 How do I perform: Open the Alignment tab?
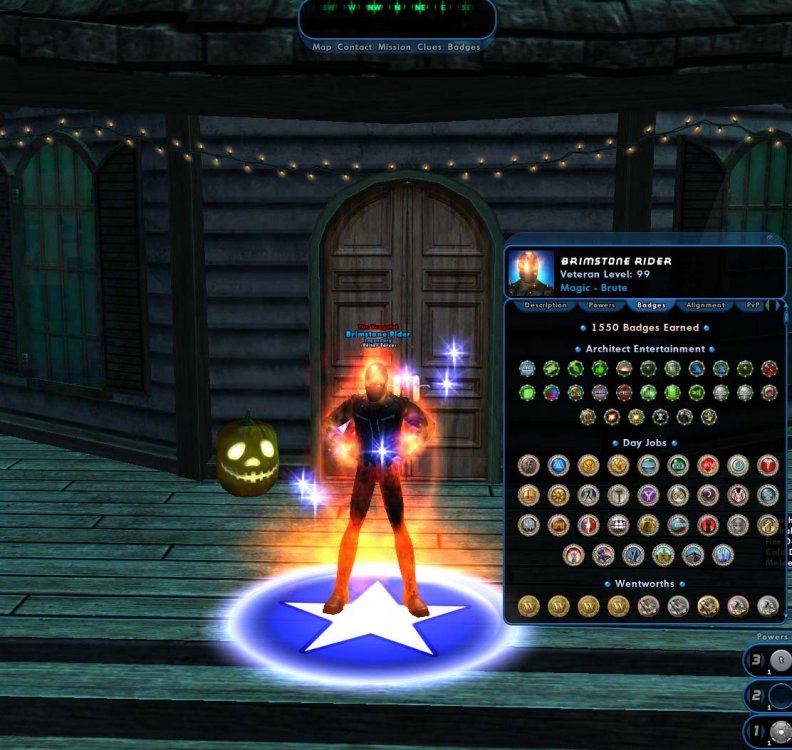point(705,305)
